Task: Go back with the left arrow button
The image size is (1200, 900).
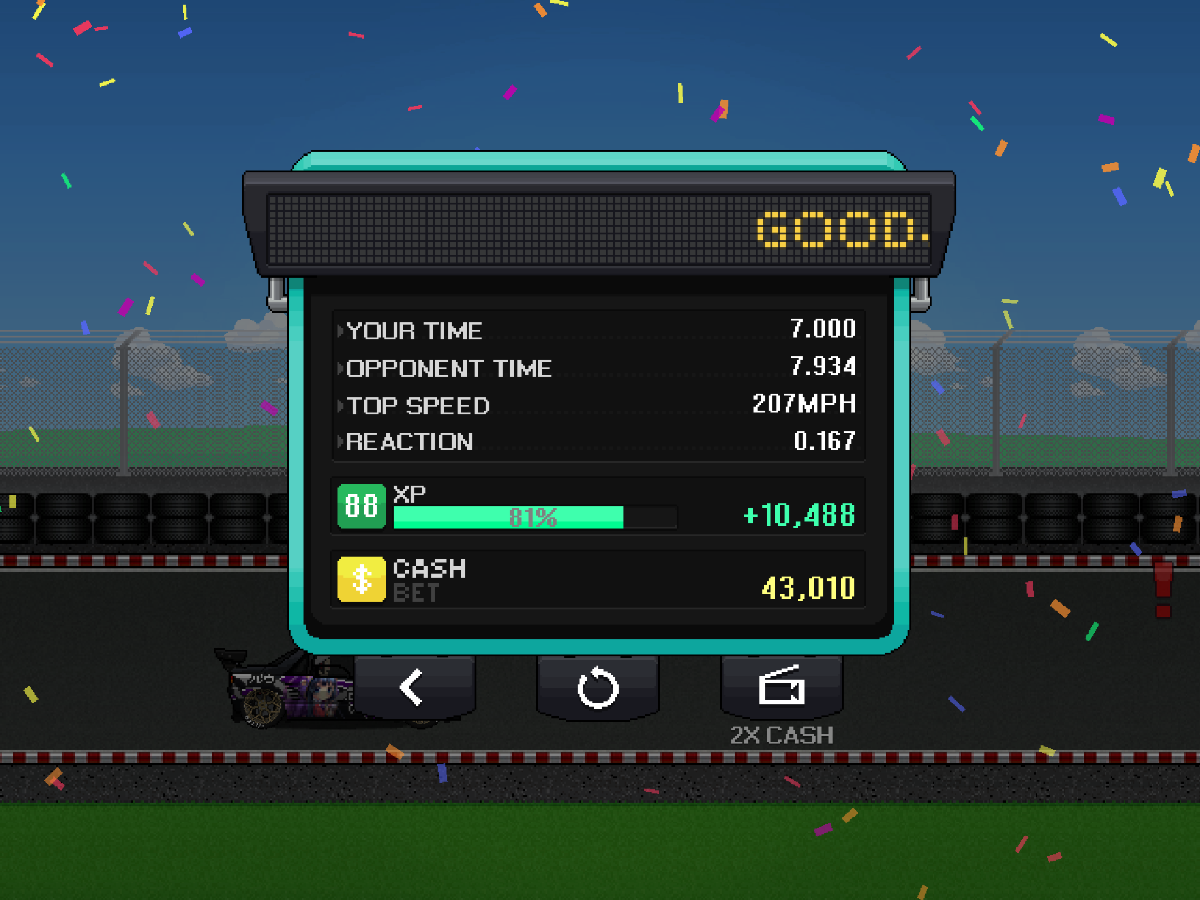Action: click(413, 687)
